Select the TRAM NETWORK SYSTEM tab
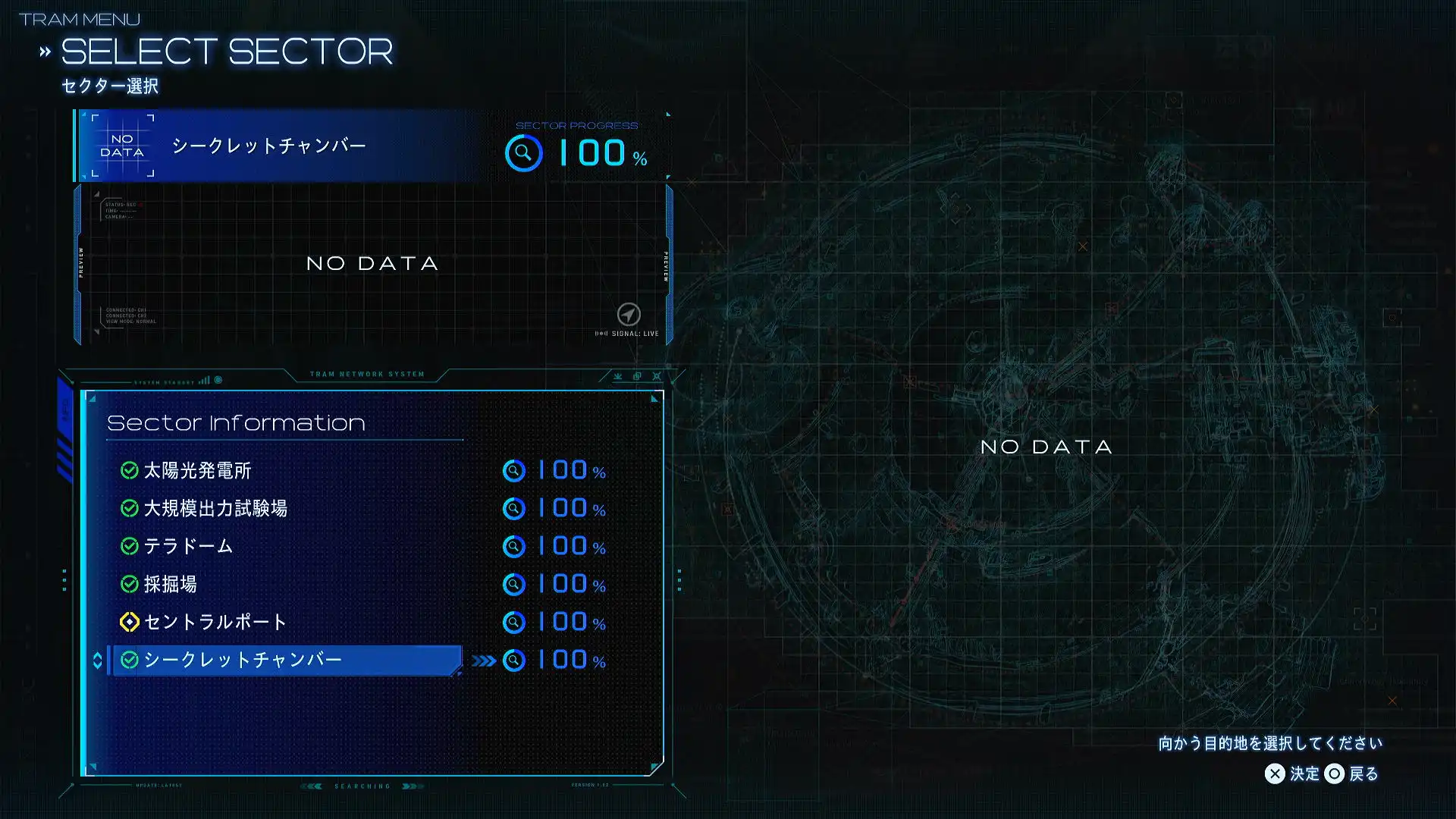 tap(367, 373)
